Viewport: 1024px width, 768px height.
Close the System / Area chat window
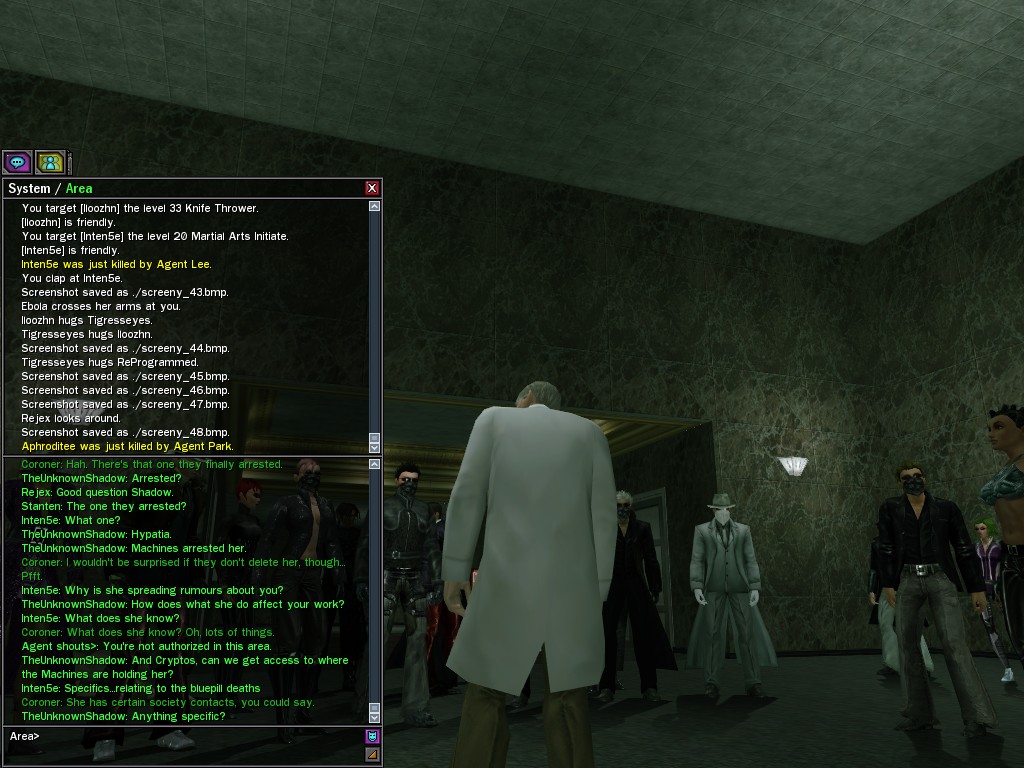[x=372, y=188]
